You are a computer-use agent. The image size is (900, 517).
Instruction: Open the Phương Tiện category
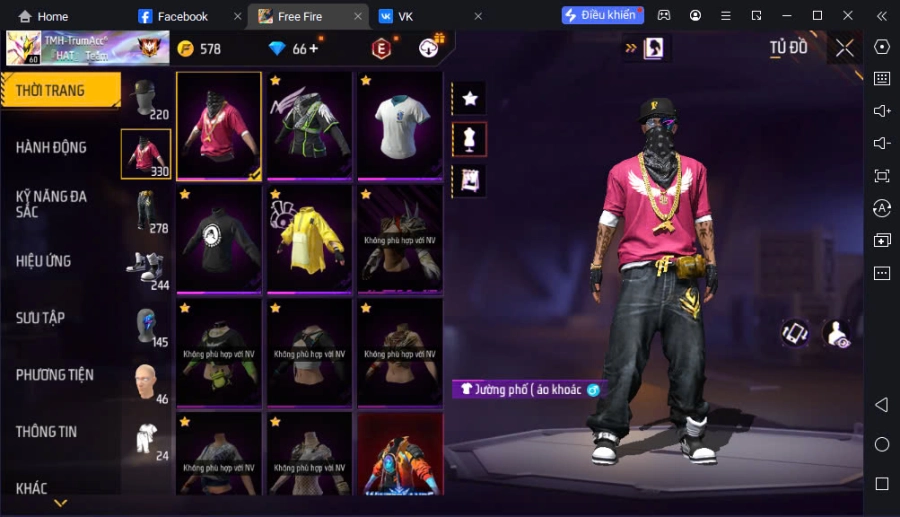(x=55, y=375)
